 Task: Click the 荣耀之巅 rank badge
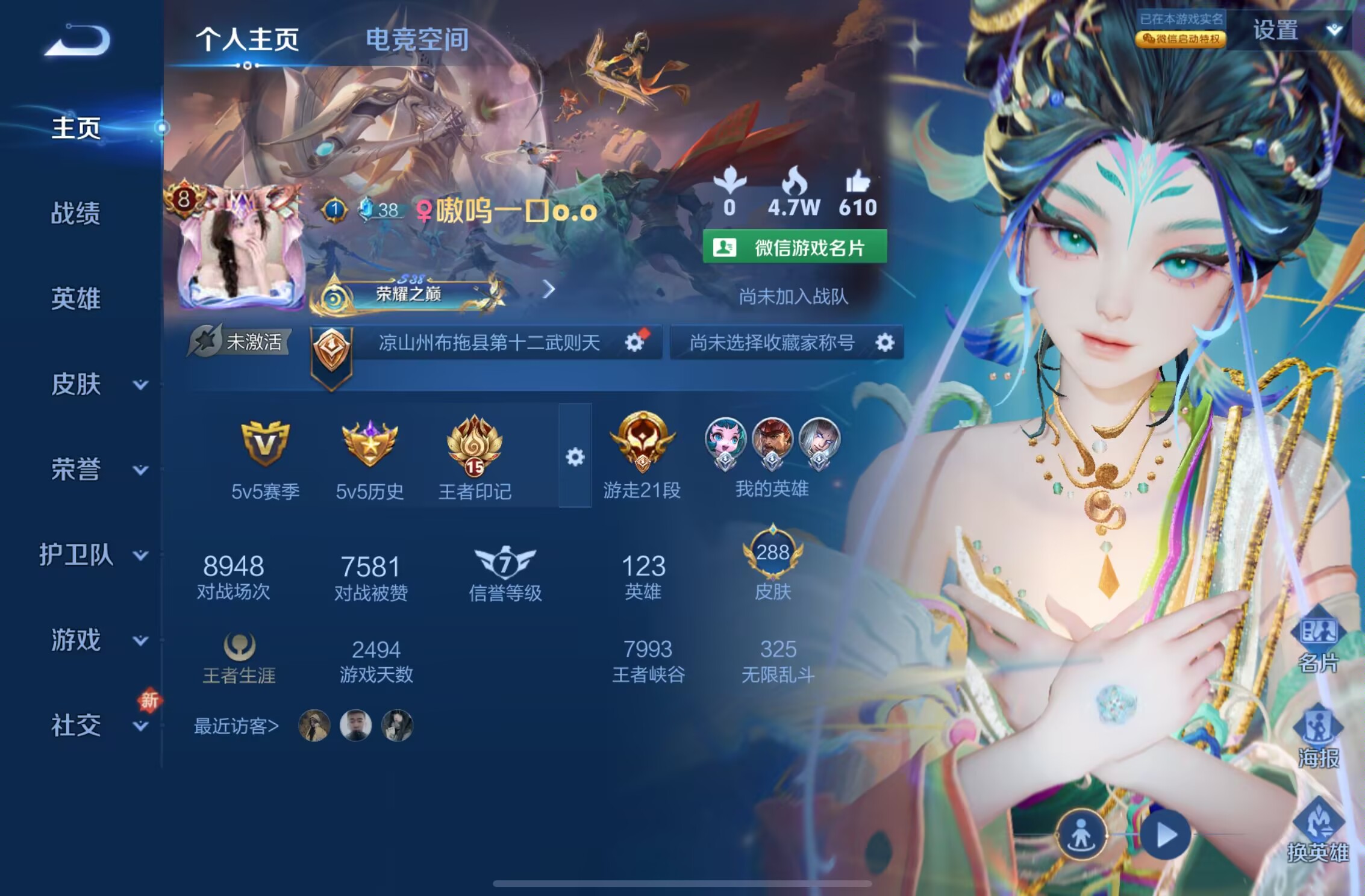pos(408,294)
